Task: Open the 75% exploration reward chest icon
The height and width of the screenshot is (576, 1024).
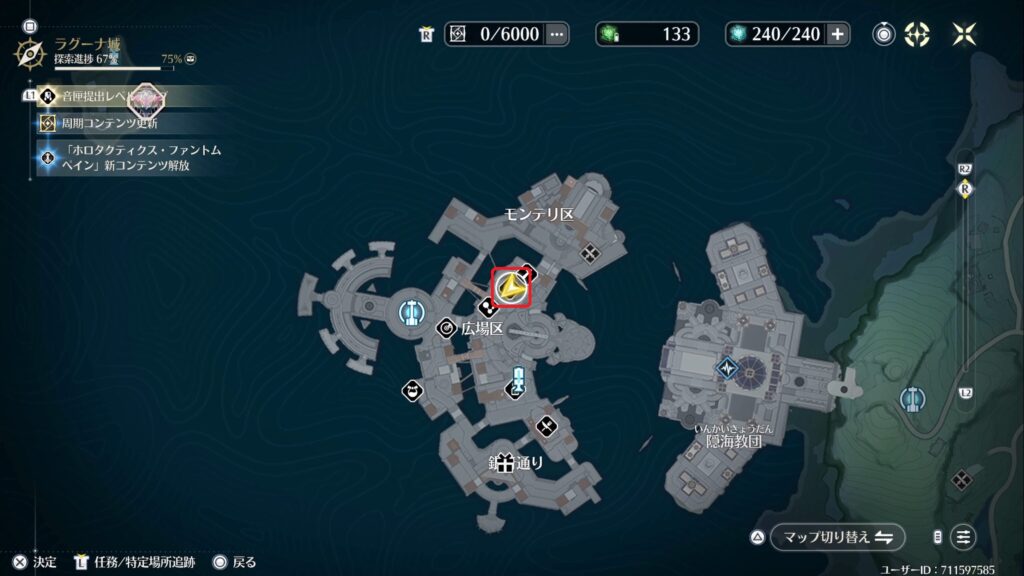Action: (190, 59)
